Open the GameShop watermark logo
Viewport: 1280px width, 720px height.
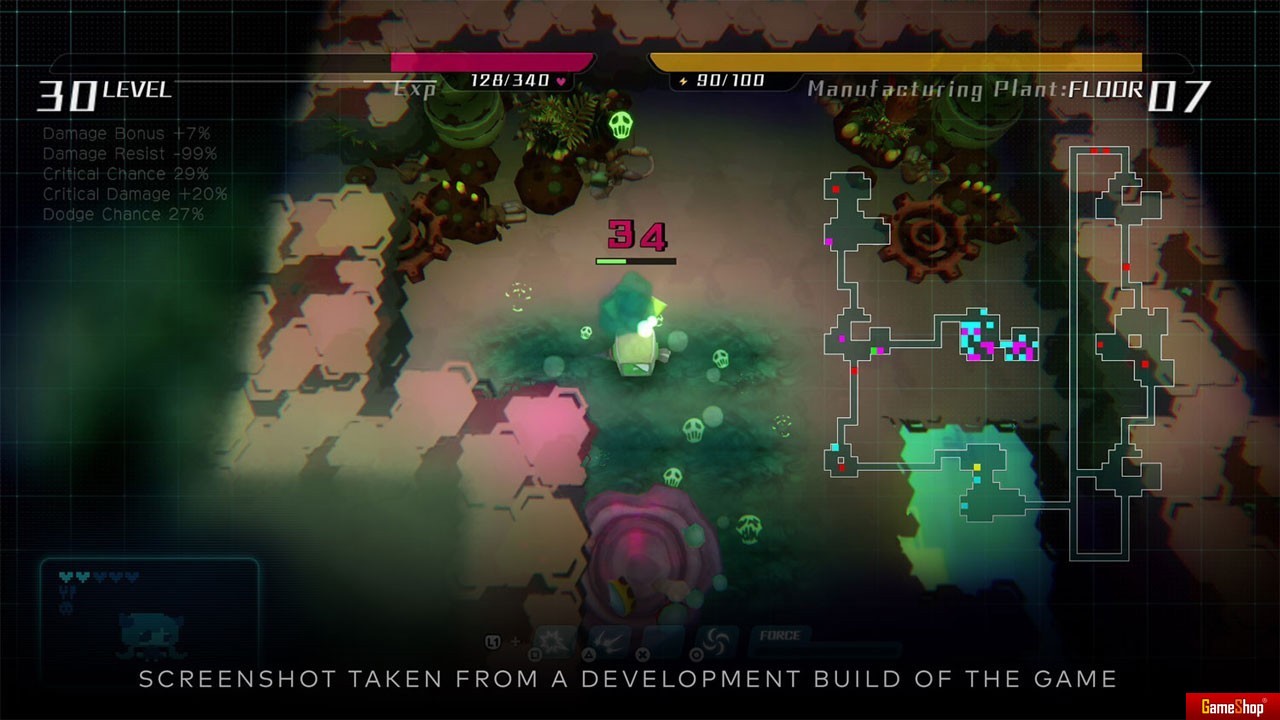click(1231, 706)
